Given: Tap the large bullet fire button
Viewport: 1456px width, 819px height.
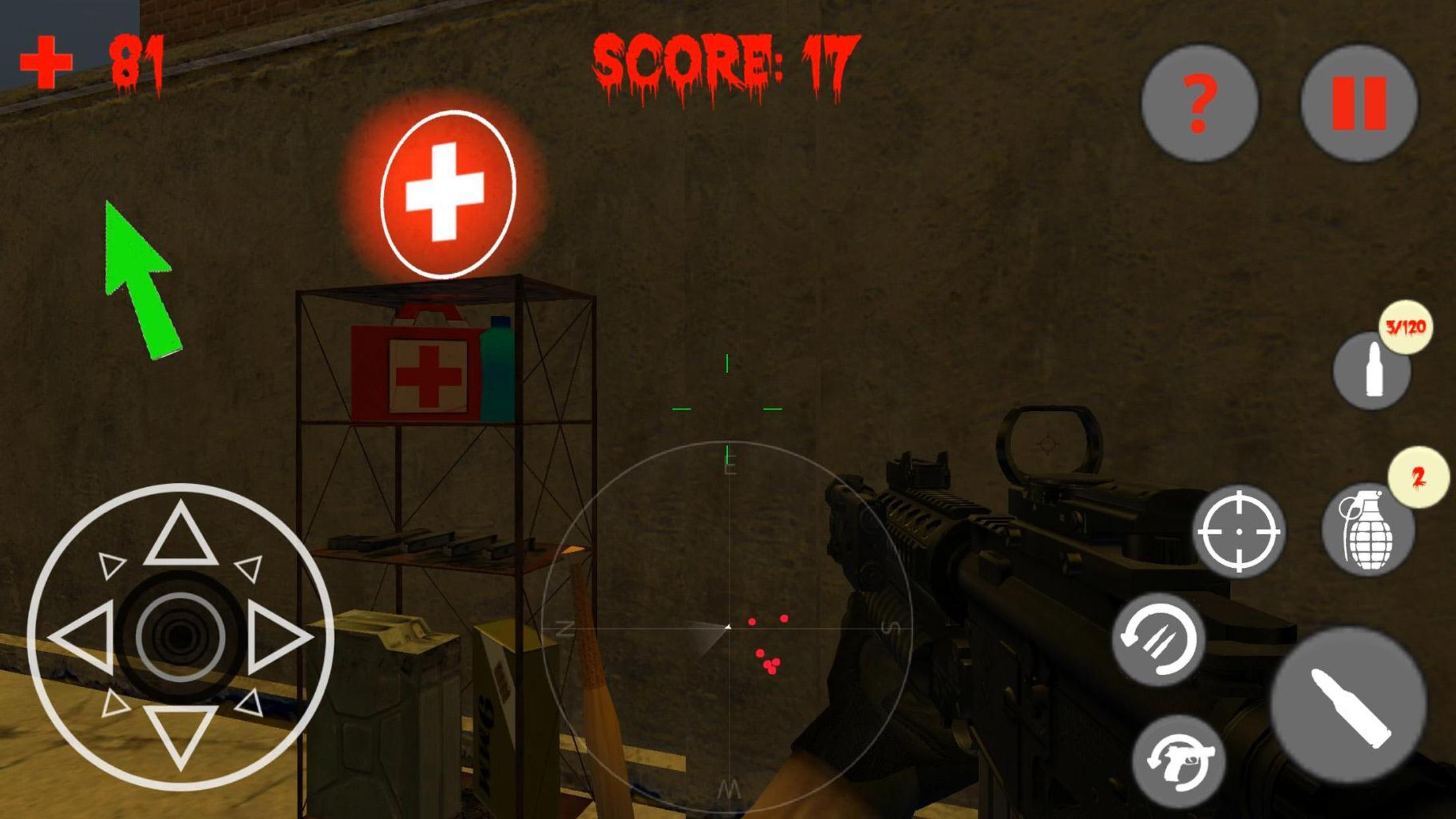Looking at the screenshot, I should tap(1349, 706).
